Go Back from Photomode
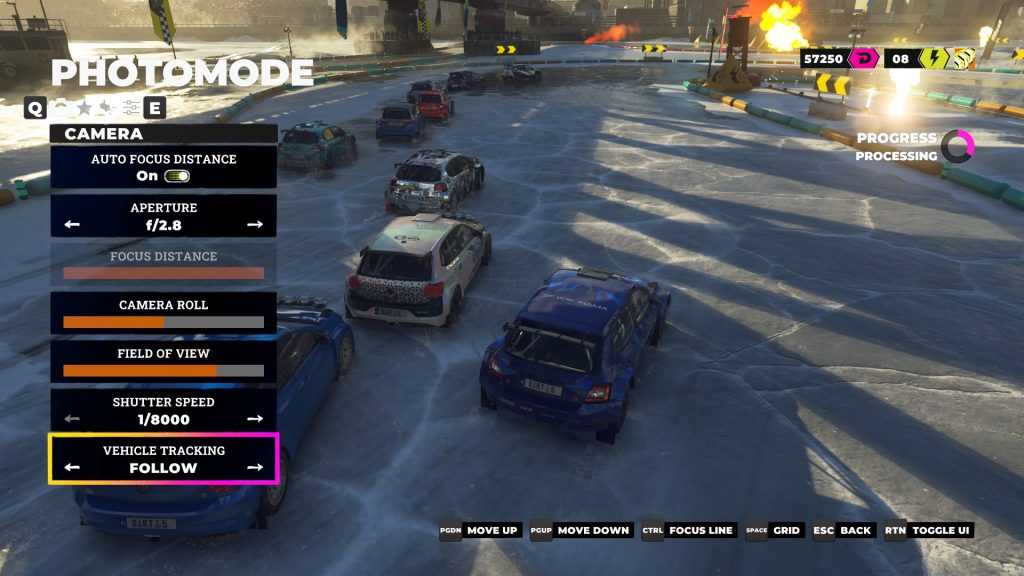The width and height of the screenshot is (1024, 576). (843, 530)
